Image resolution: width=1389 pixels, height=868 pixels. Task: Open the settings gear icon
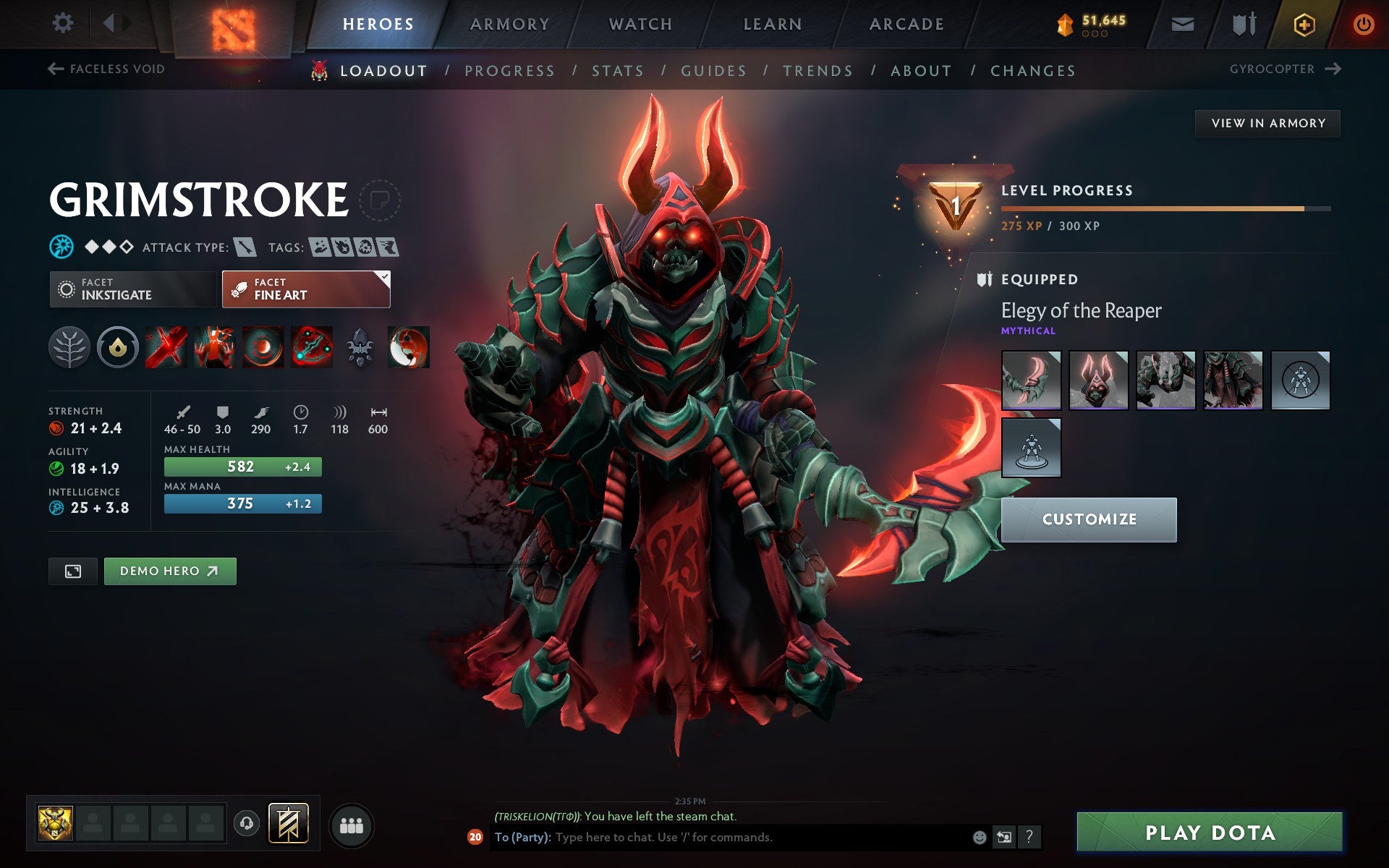coord(64,23)
